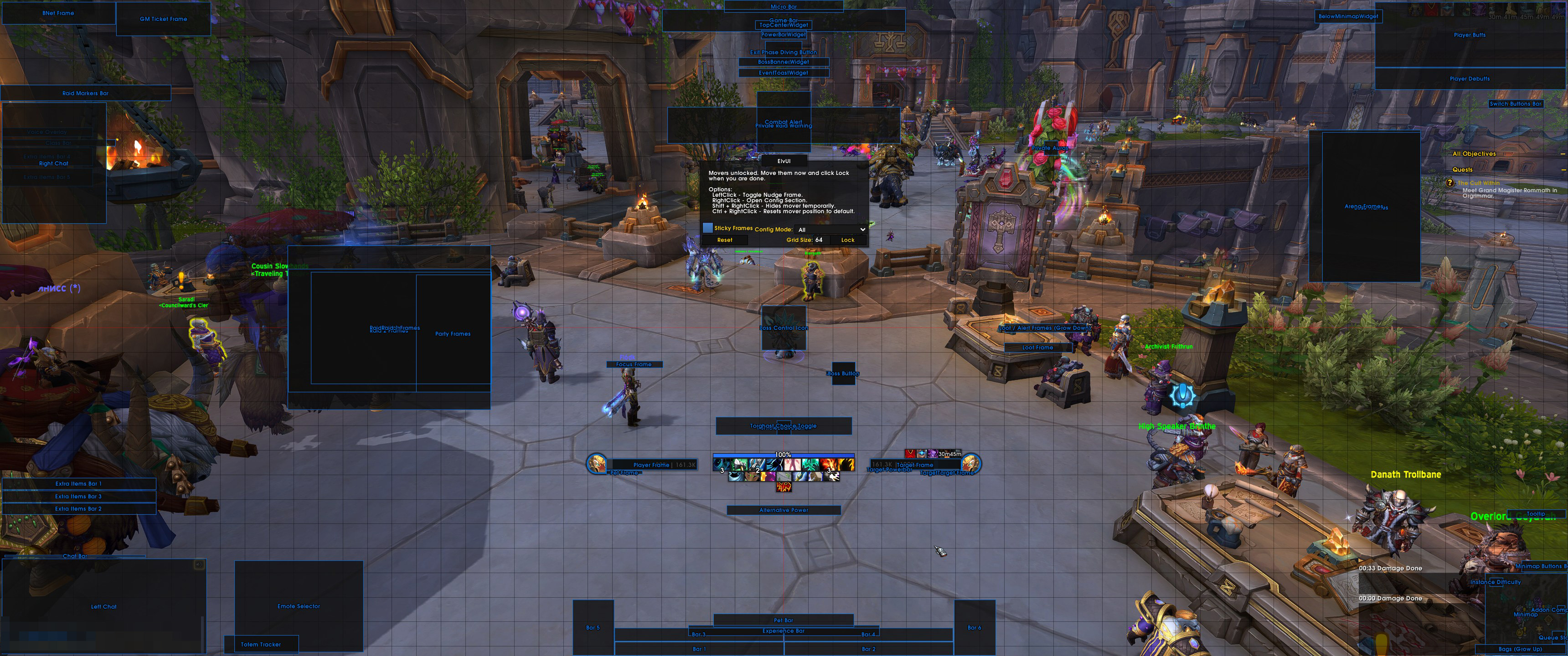This screenshot has width=1568, height=656.
Task: Select the Focus Frame mover
Action: point(634,364)
